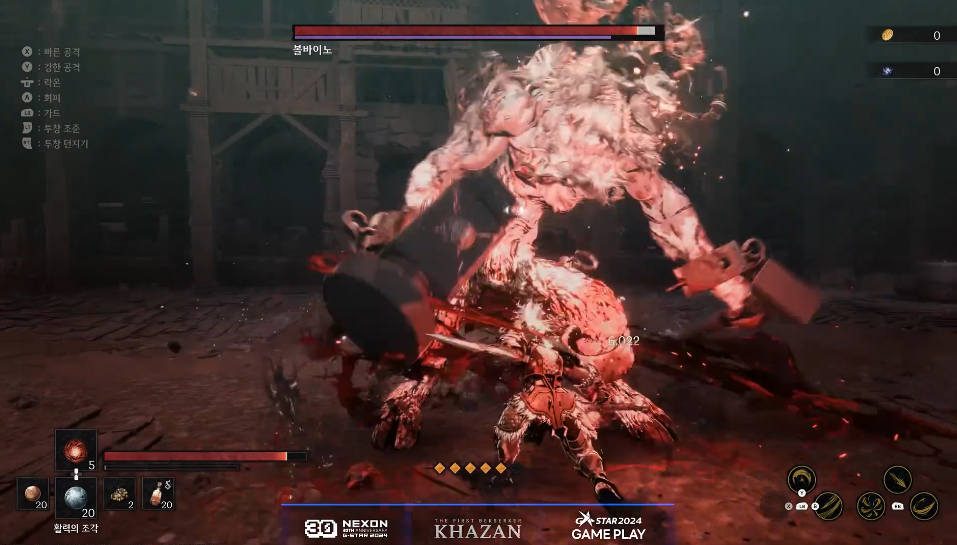Use the downward diagonal thrust skill
This screenshot has width=957, height=545.
point(897,479)
